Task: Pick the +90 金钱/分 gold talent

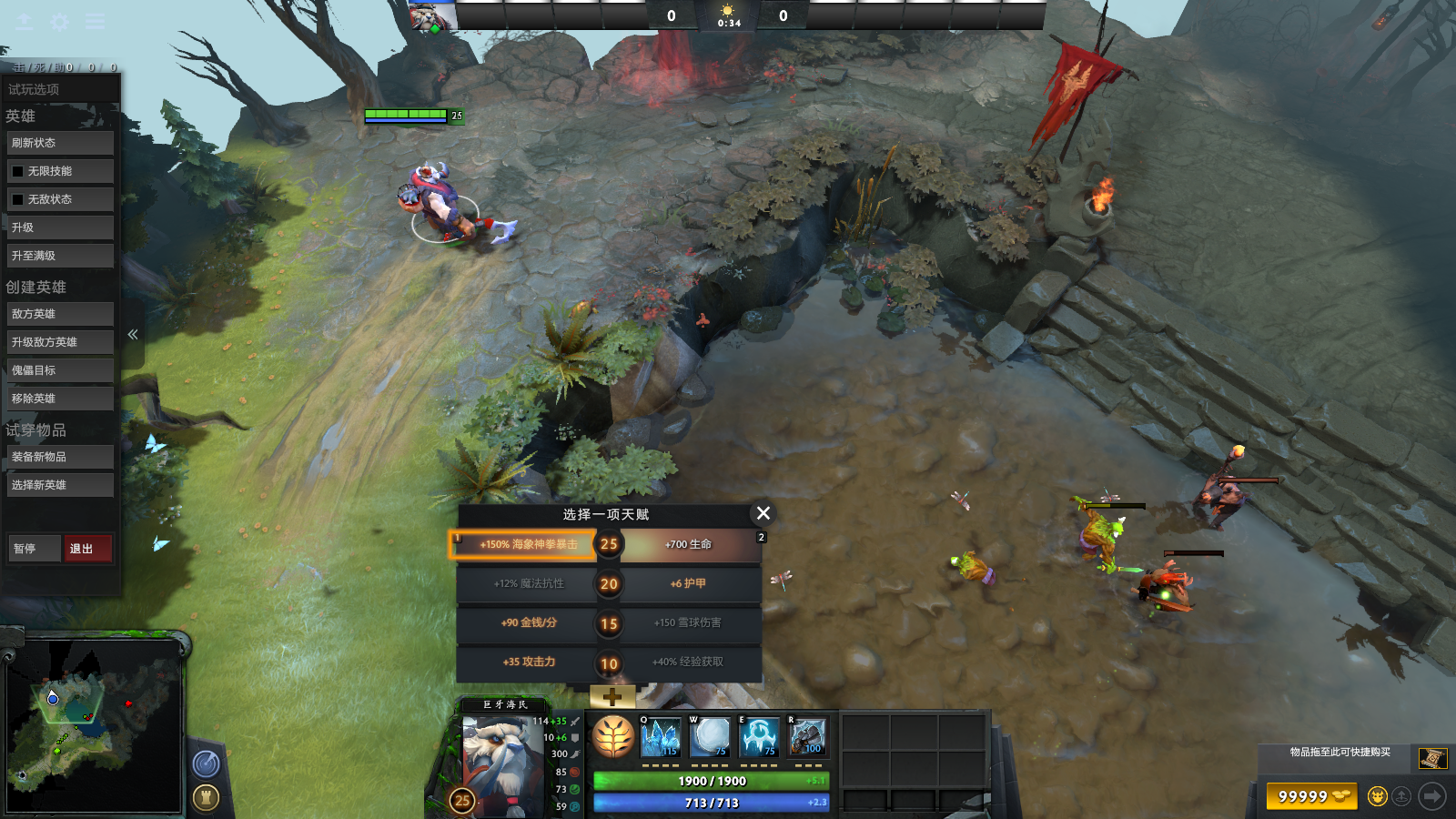Action: pos(528,623)
